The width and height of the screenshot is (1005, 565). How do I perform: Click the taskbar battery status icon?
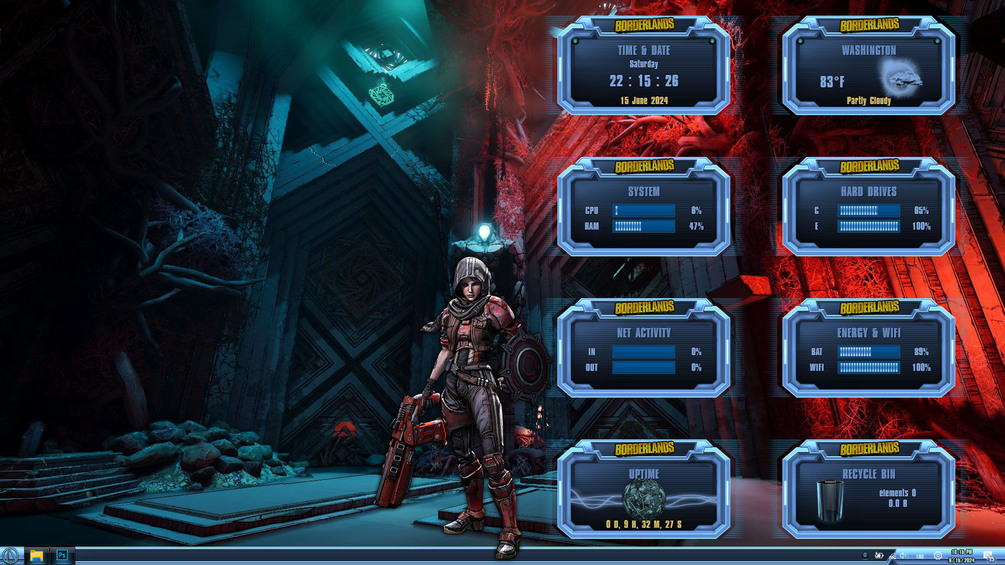(879, 556)
